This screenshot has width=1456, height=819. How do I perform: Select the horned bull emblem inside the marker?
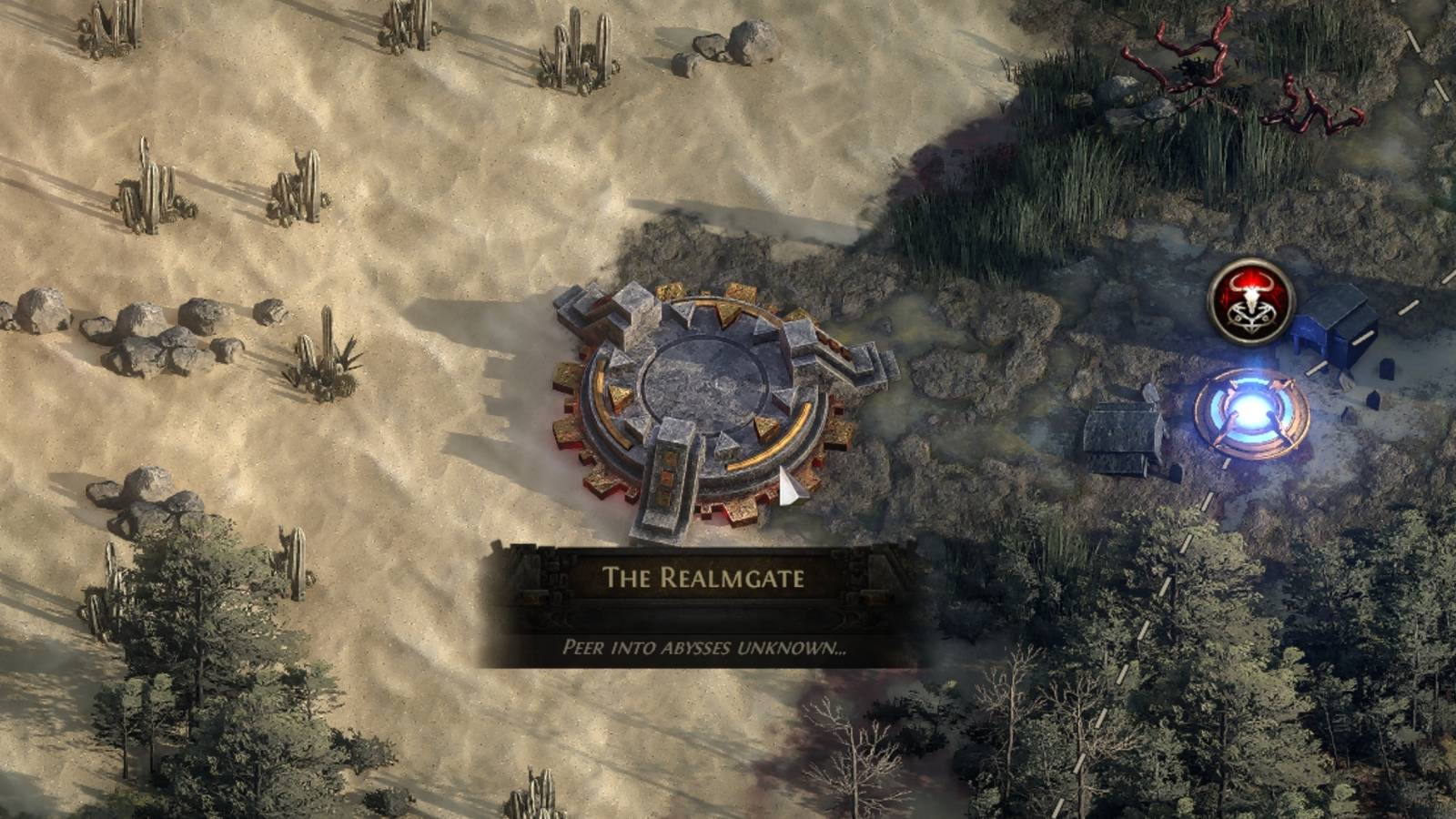[x=1251, y=289]
